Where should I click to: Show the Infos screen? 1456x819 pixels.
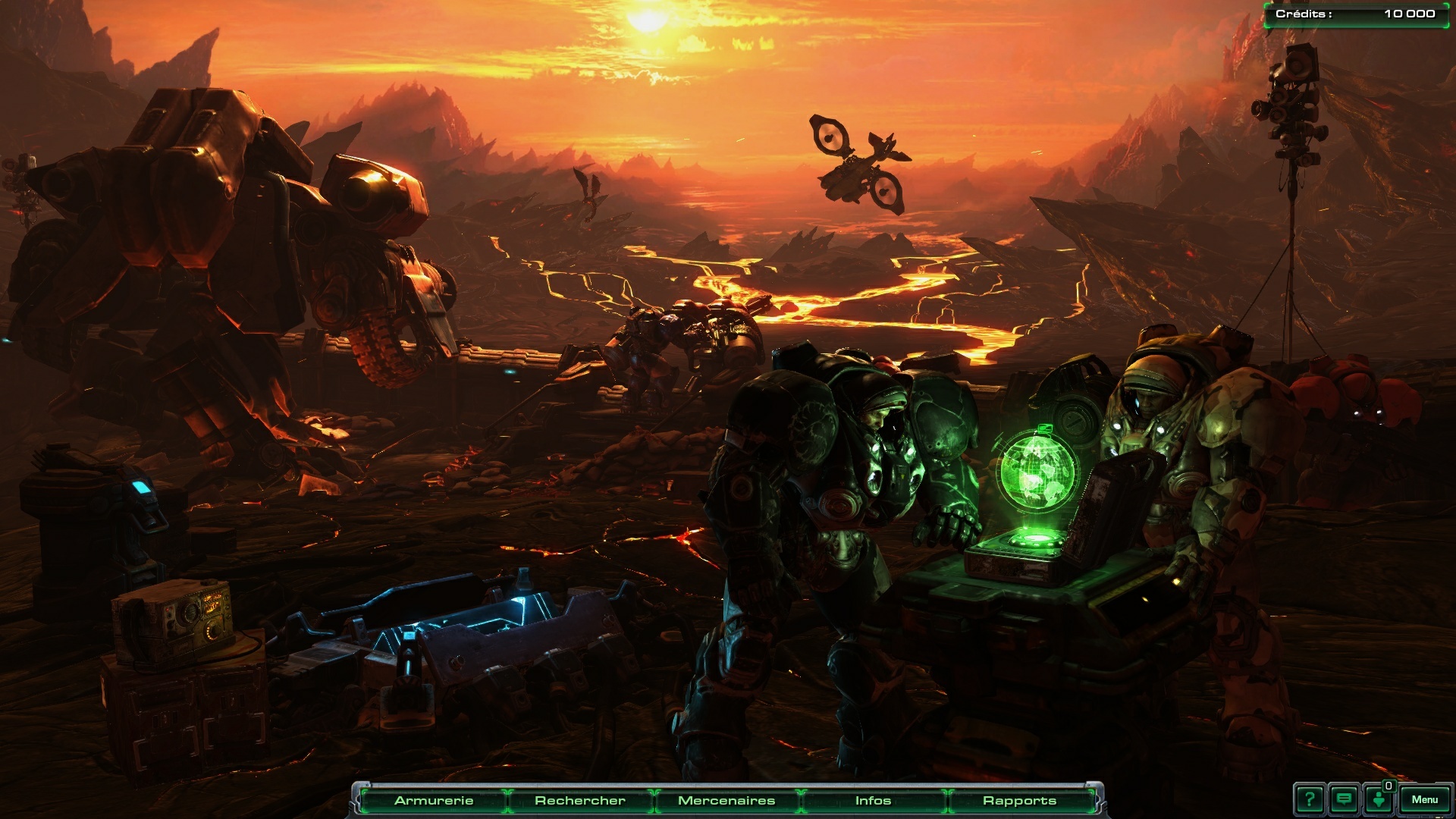tap(873, 801)
